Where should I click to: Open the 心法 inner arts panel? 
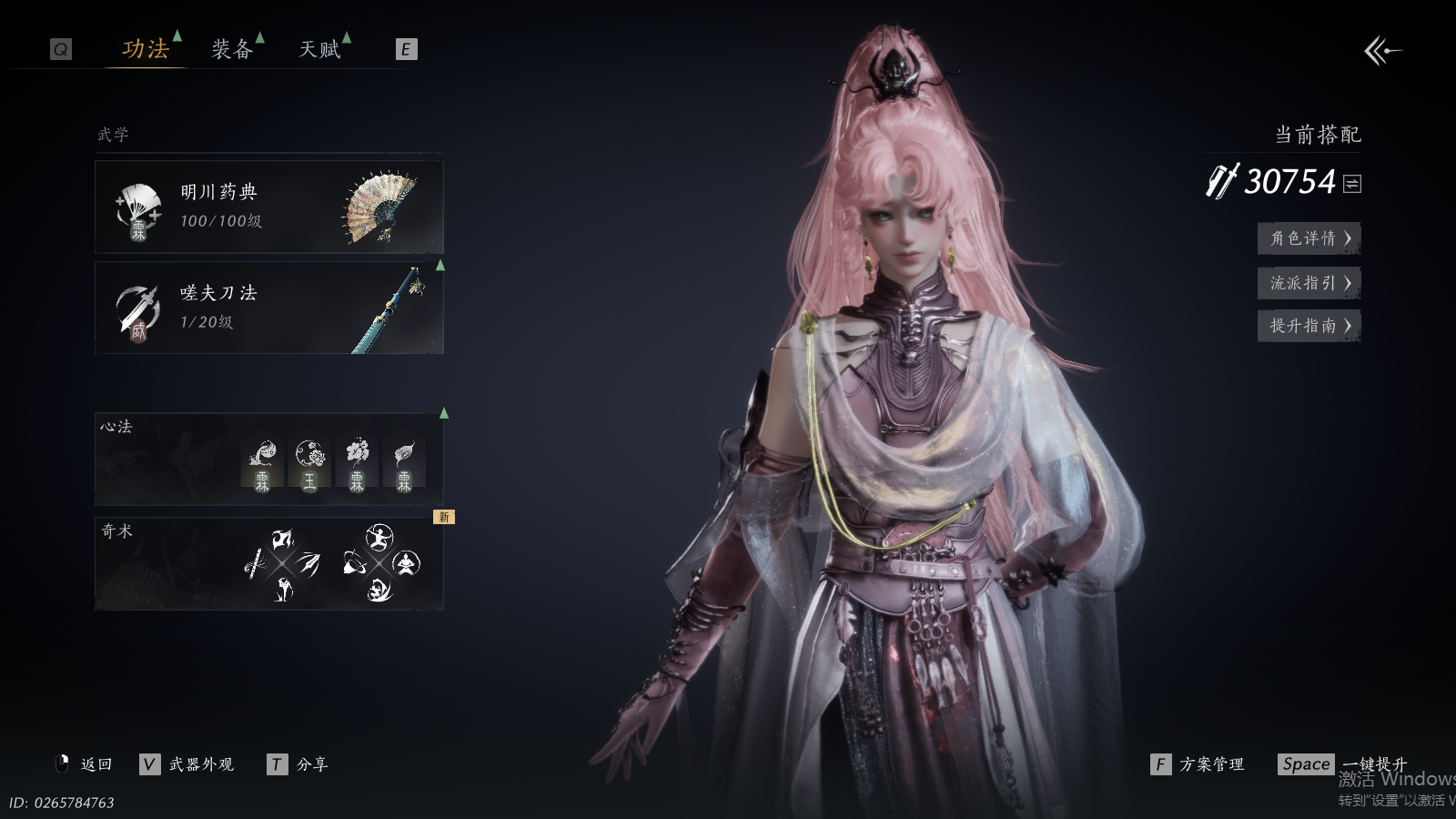(x=269, y=460)
